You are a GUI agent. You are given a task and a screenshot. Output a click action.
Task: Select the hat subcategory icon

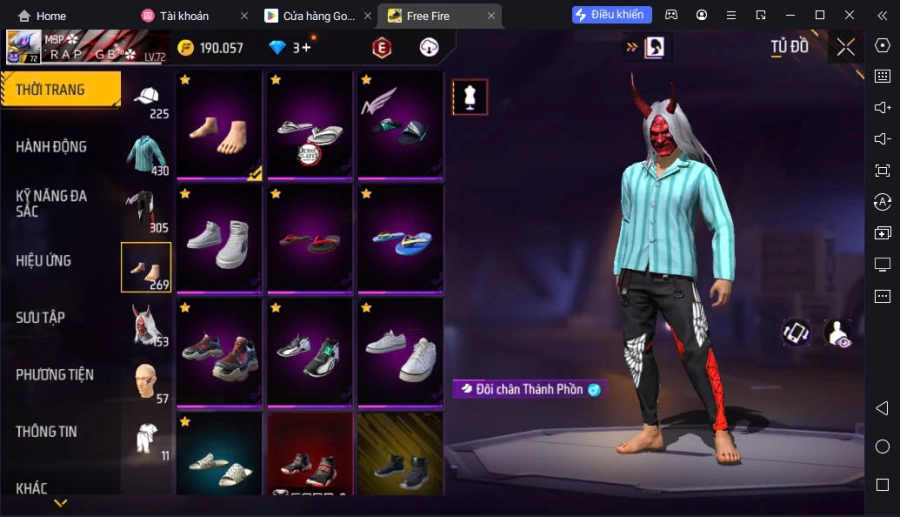tap(146, 98)
